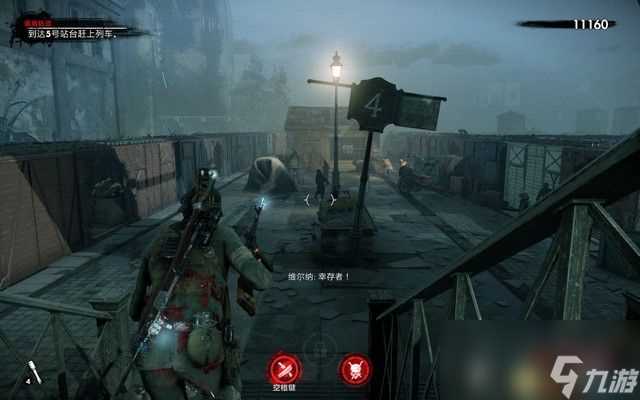Select the stick grenade item icon

[34, 372]
